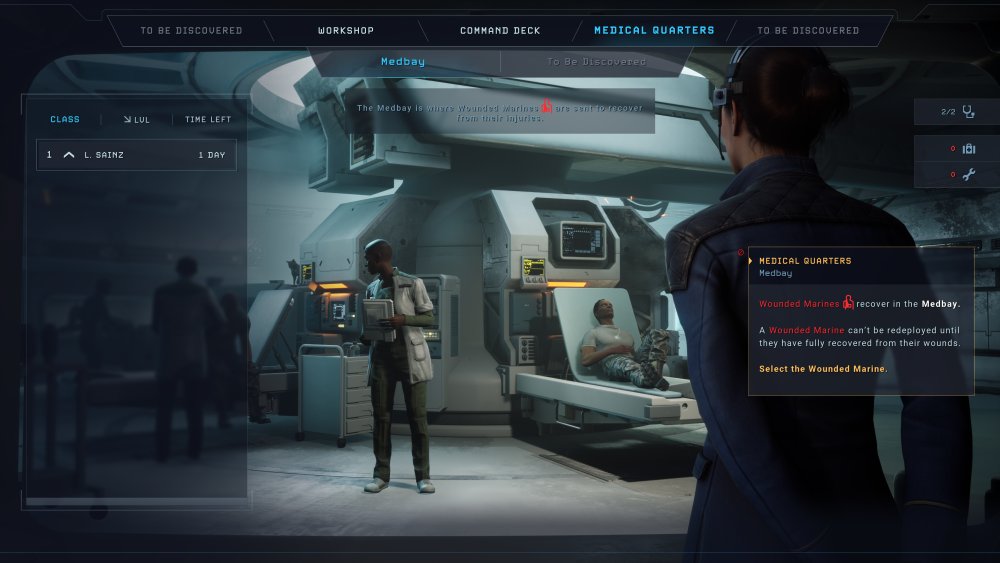This screenshot has height=563, width=1000.
Task: Click the stethoscope physicians icon
Action: coord(967,112)
